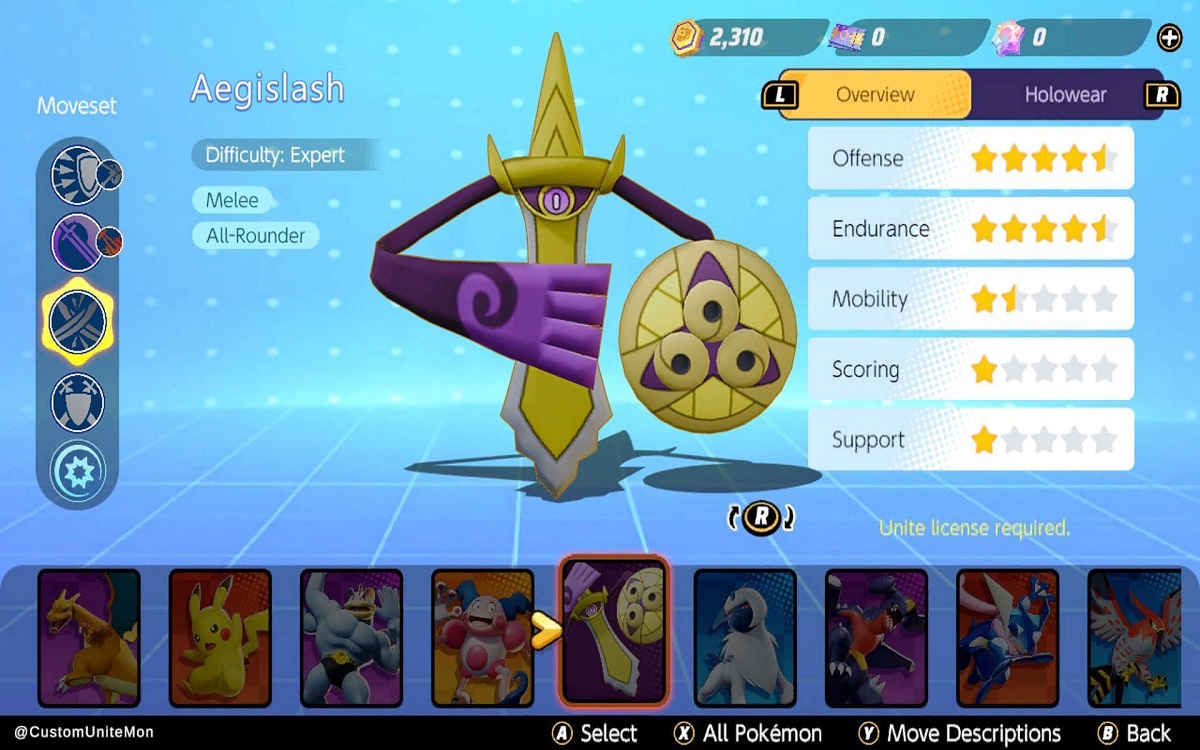
Task: Add currency with the plus button
Action: (1169, 39)
